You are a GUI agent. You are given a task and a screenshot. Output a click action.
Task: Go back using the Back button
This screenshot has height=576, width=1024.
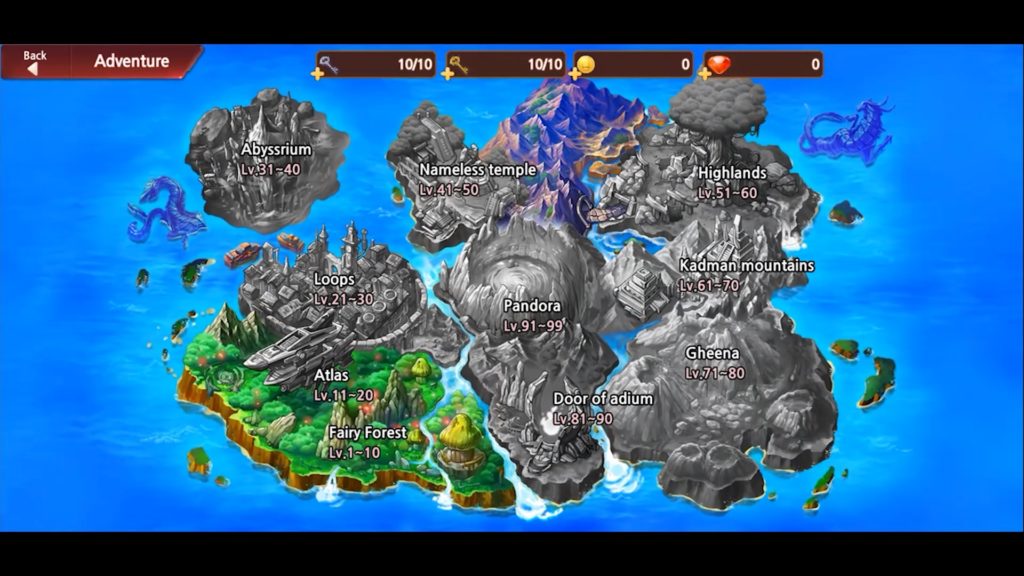[35, 62]
